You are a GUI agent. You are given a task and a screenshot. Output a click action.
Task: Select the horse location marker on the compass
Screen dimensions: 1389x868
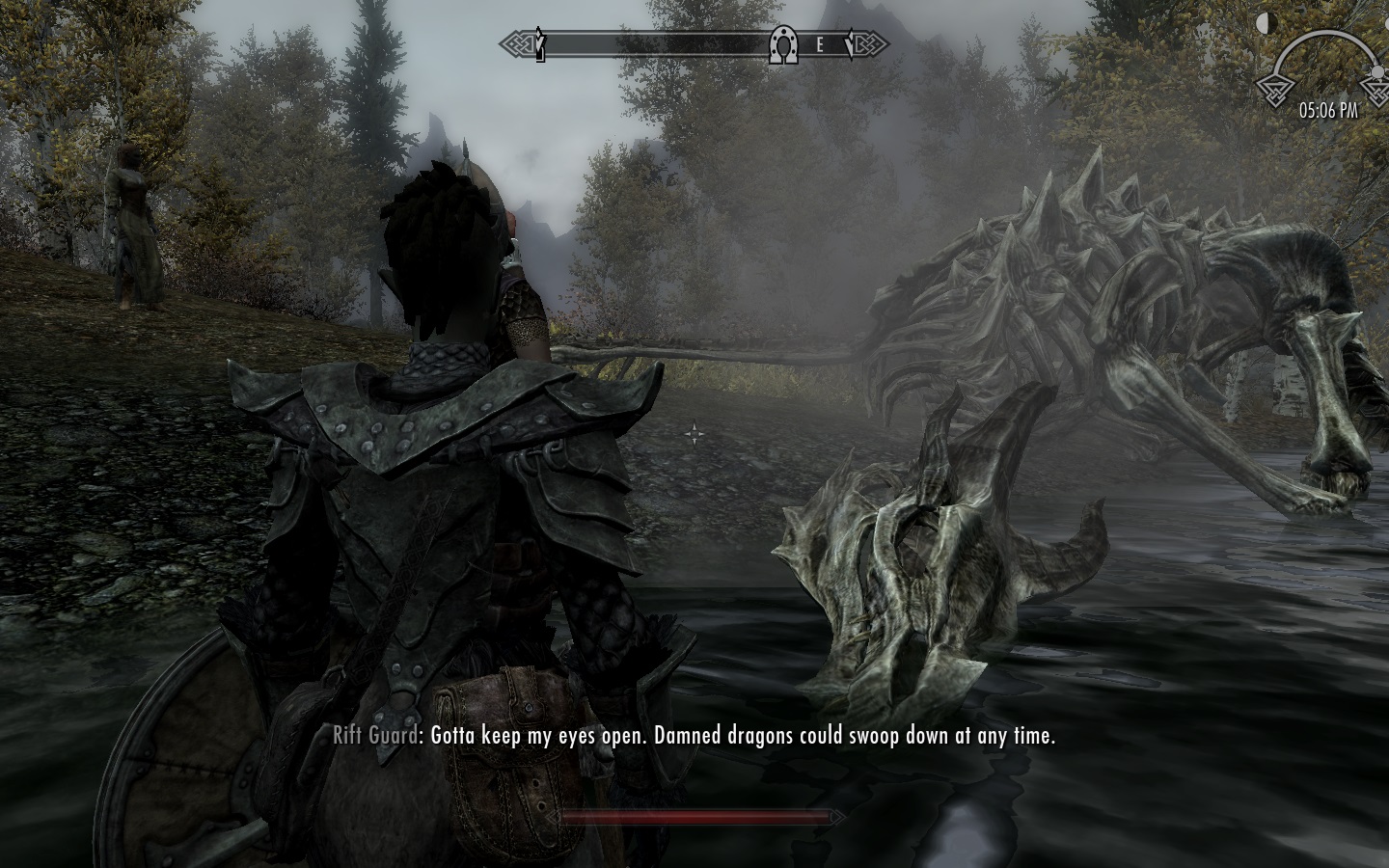click(x=783, y=44)
